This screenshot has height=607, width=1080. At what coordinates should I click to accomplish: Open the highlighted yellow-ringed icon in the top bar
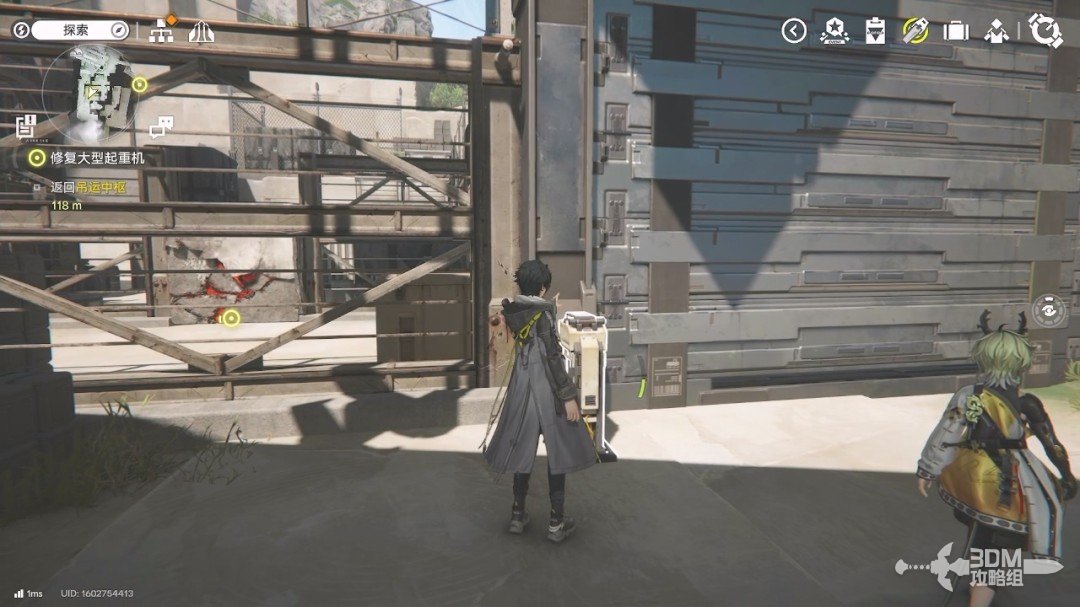point(915,31)
